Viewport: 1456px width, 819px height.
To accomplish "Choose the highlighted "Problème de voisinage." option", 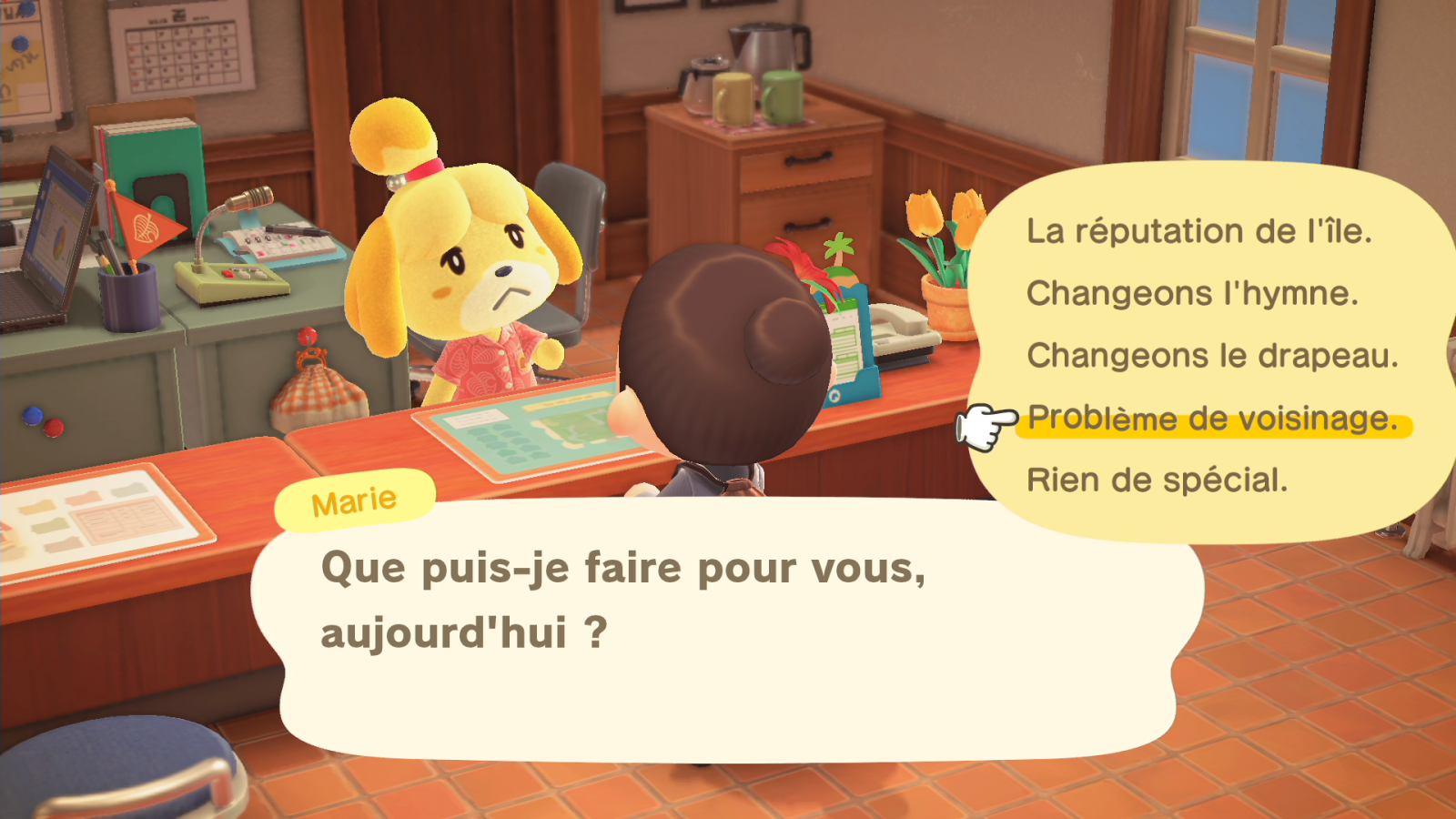I will pyautogui.click(x=1212, y=419).
